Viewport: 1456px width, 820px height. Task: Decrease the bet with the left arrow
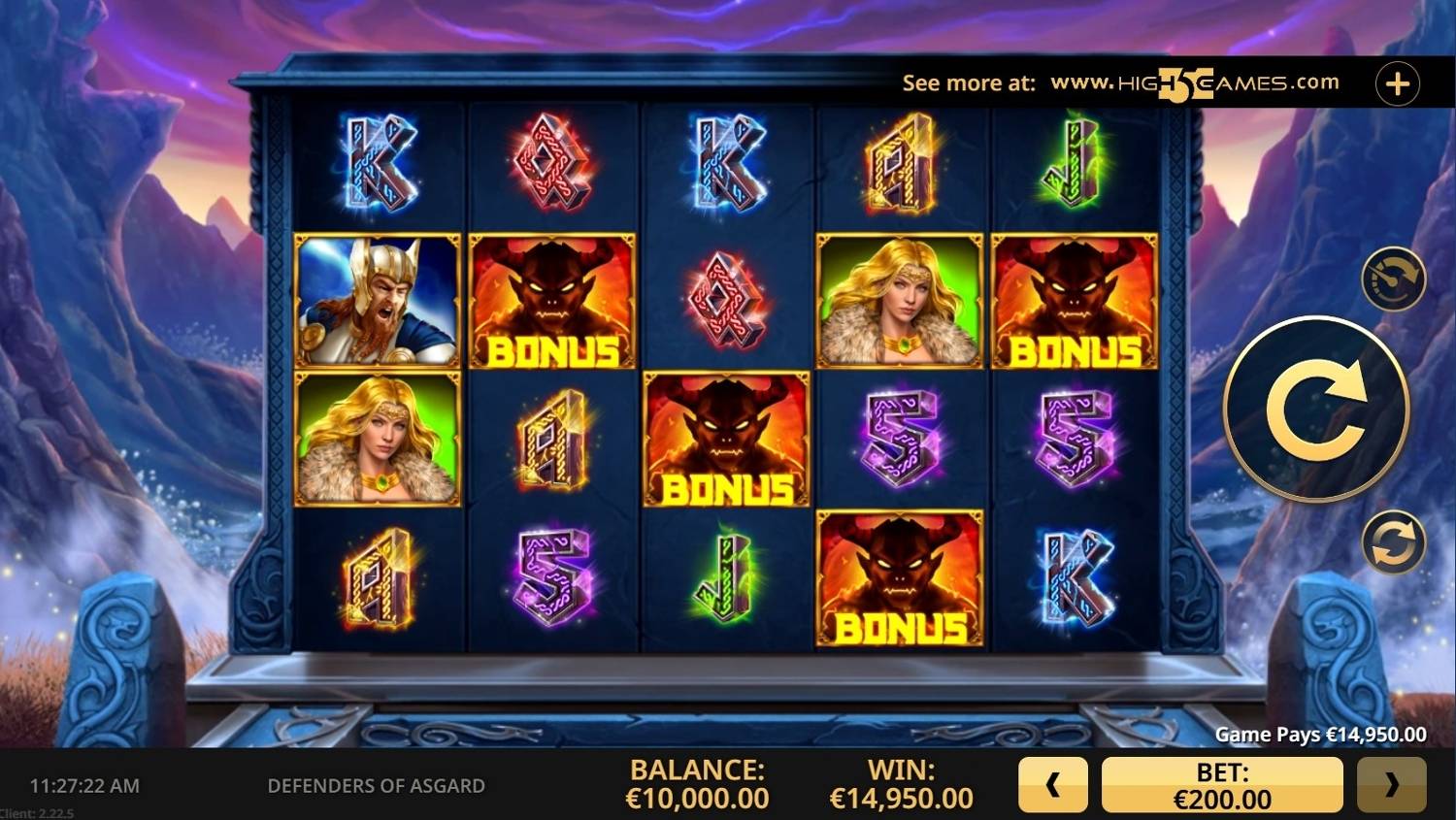point(1052,785)
